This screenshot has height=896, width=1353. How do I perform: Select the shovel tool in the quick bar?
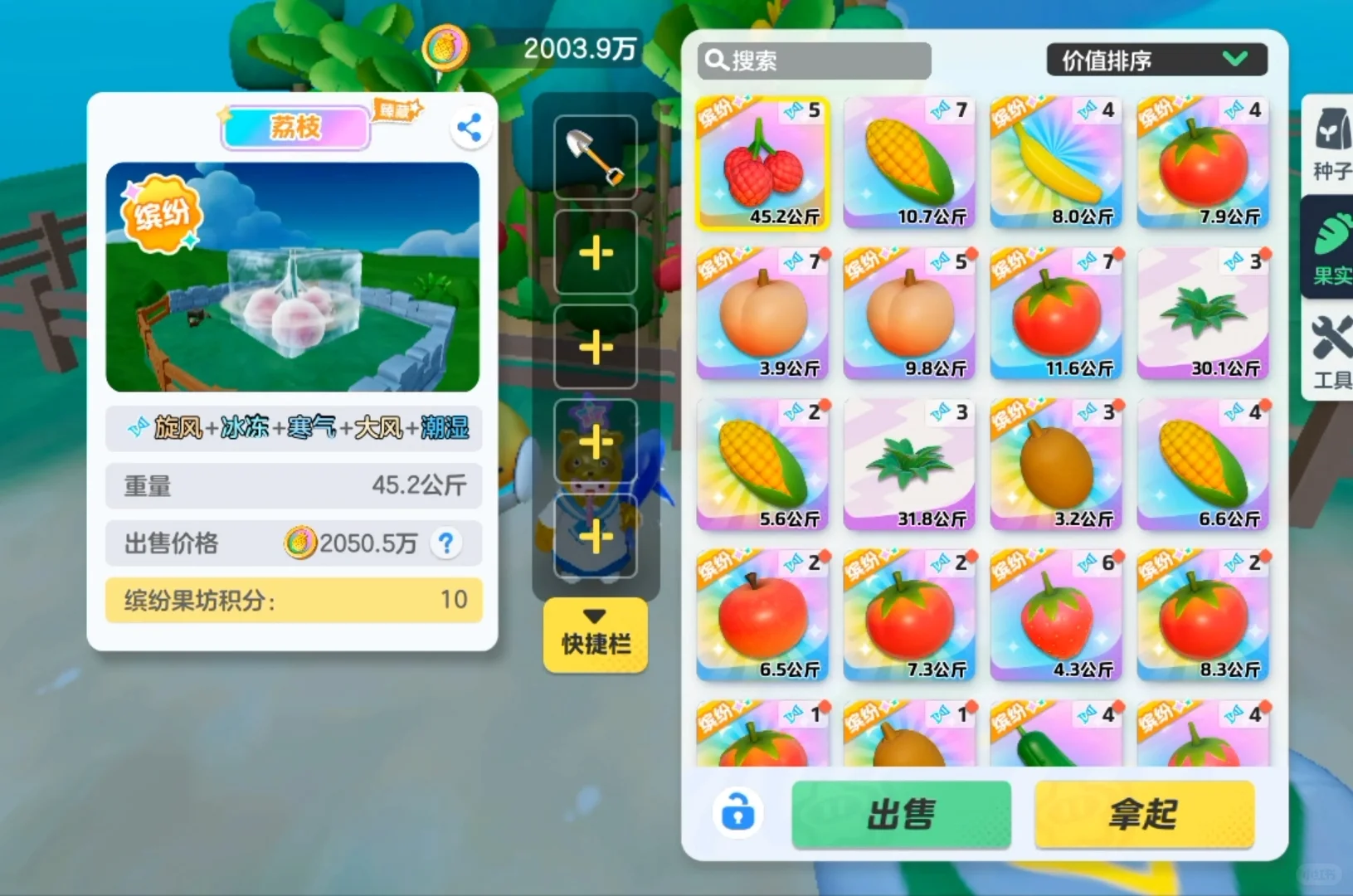point(594,158)
